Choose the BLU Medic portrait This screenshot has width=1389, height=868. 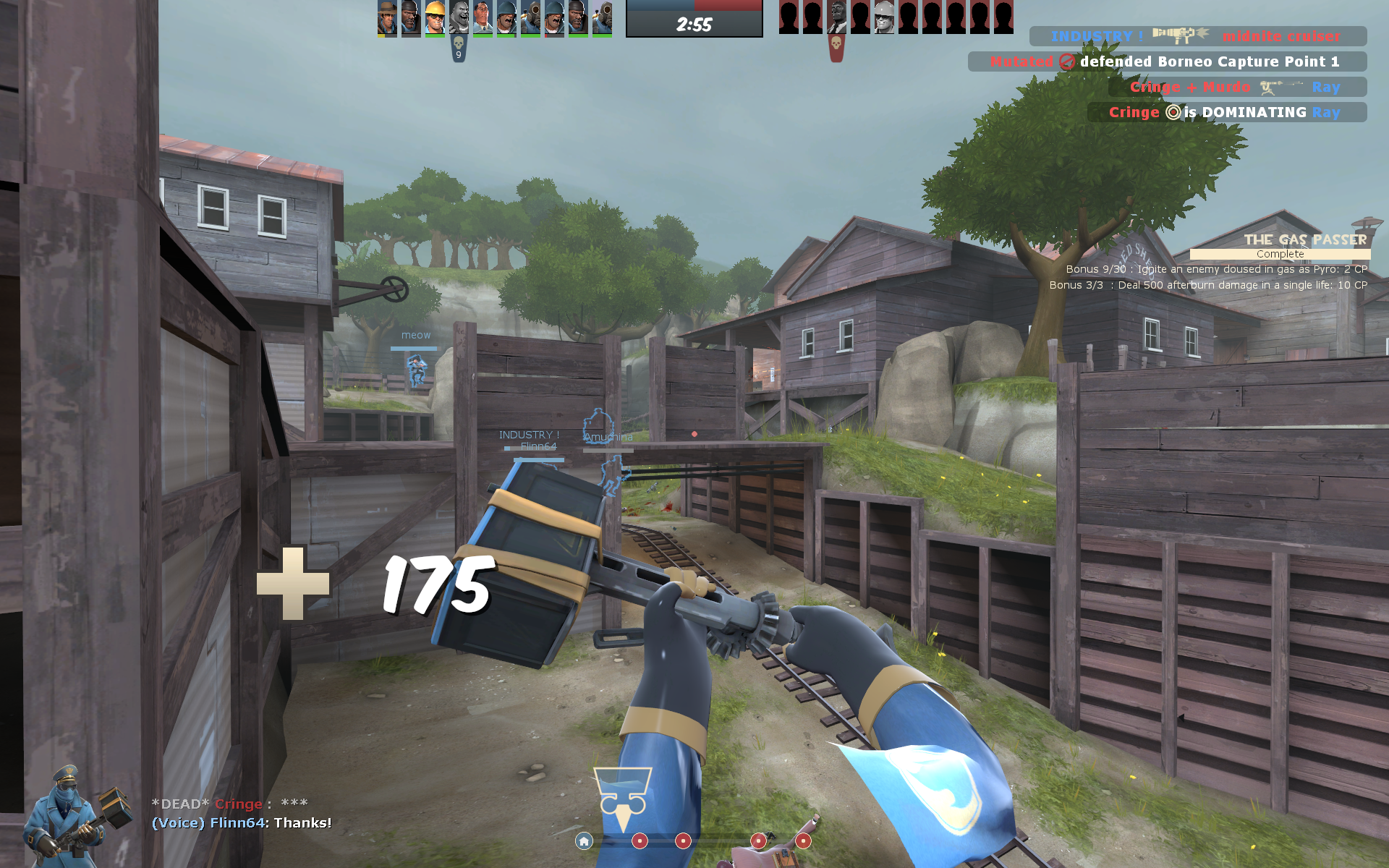(x=483, y=17)
